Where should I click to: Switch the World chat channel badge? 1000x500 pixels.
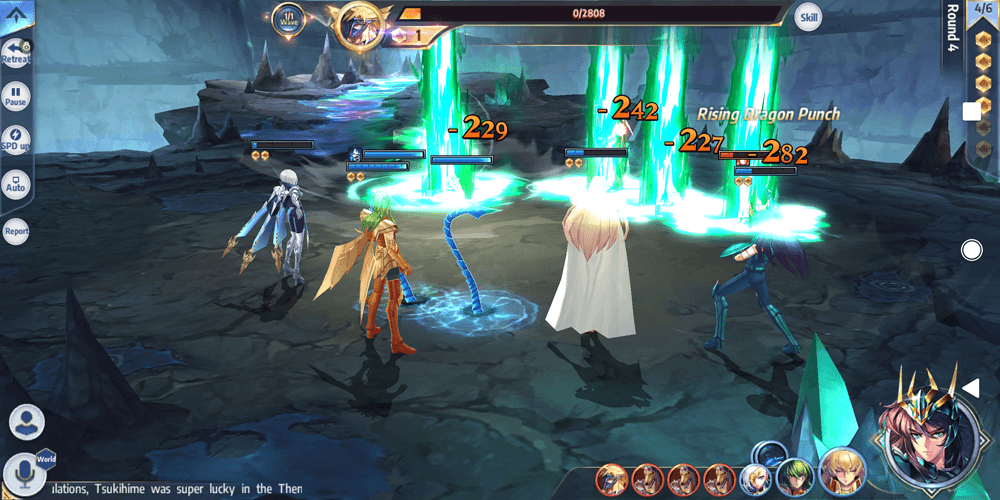click(46, 459)
